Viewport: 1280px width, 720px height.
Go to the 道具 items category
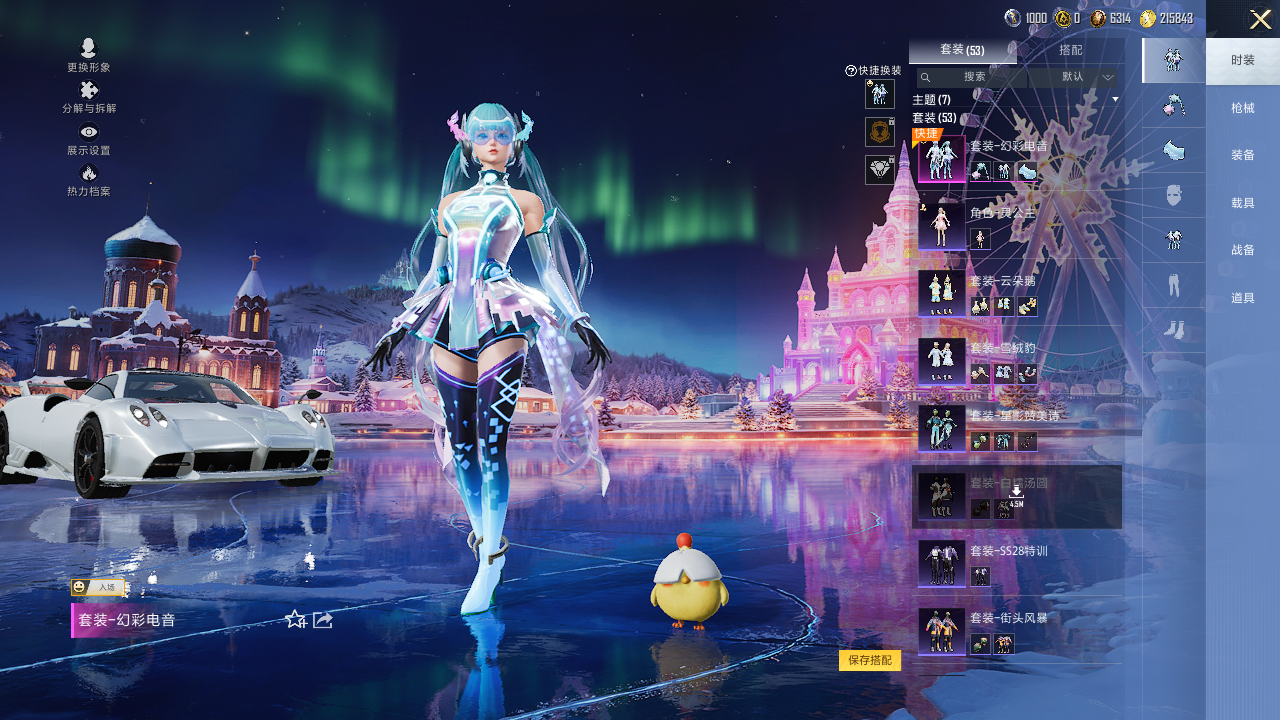coord(1243,298)
